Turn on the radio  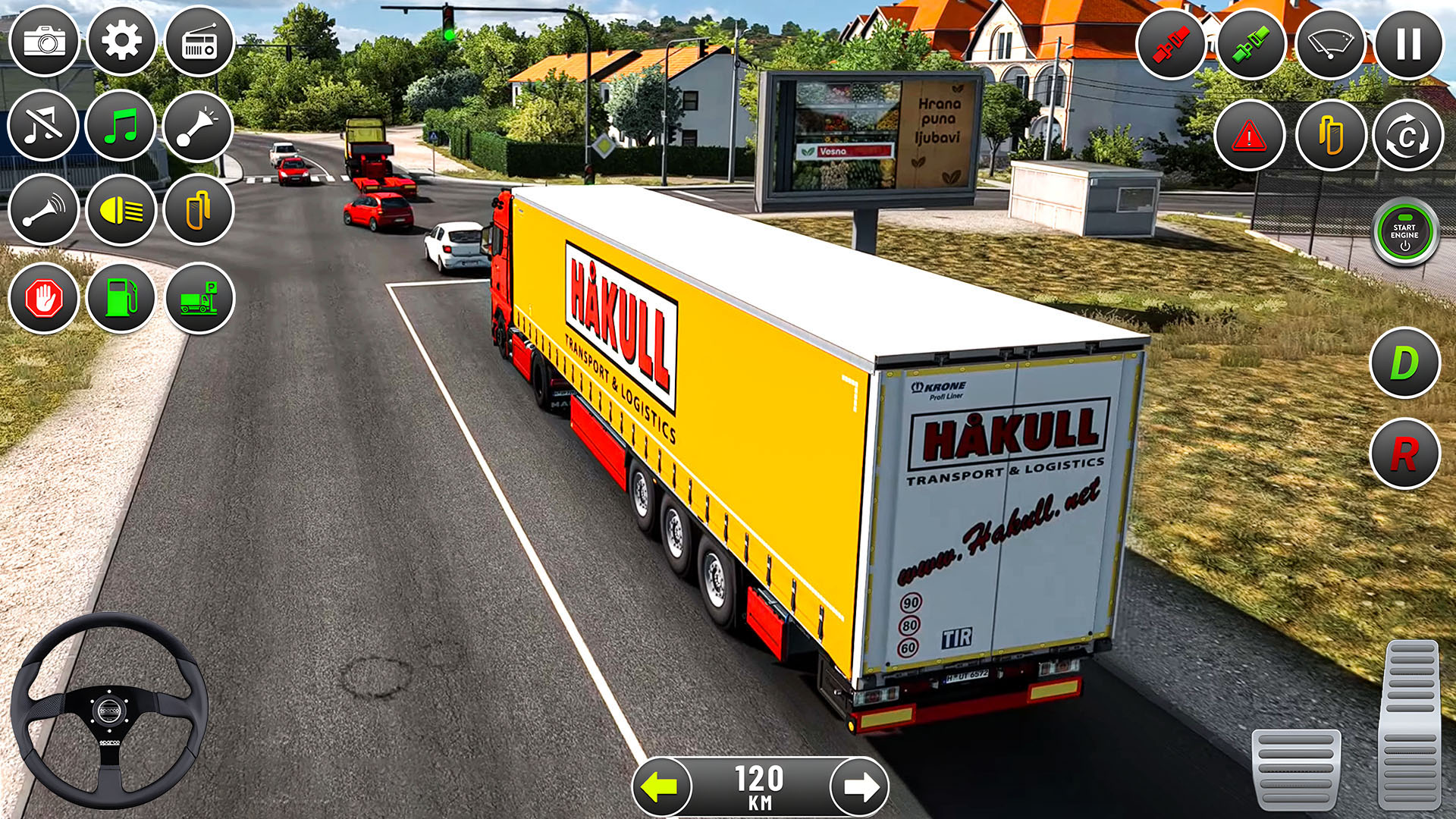pos(199,42)
